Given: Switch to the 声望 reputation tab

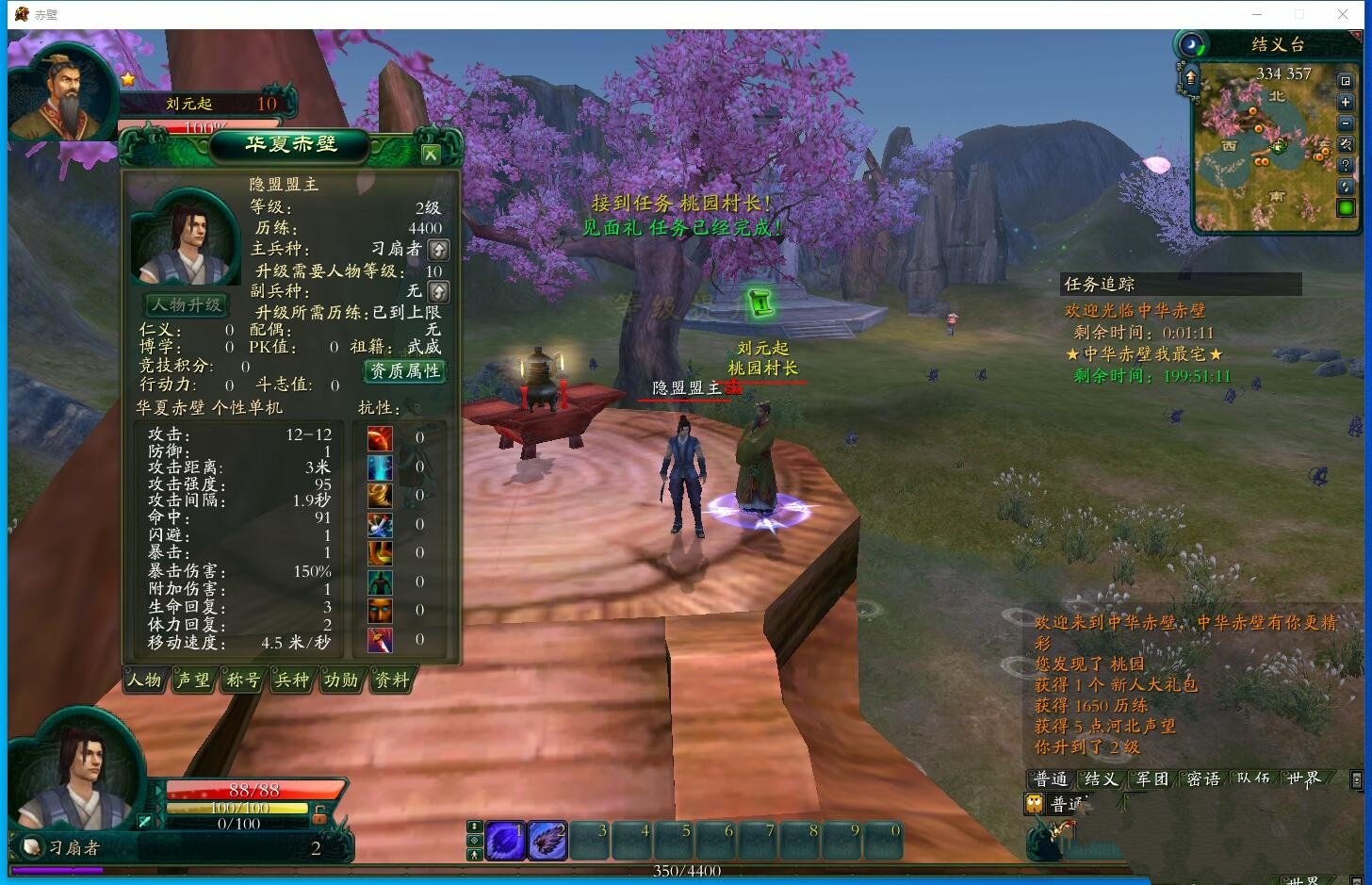Looking at the screenshot, I should (193, 680).
